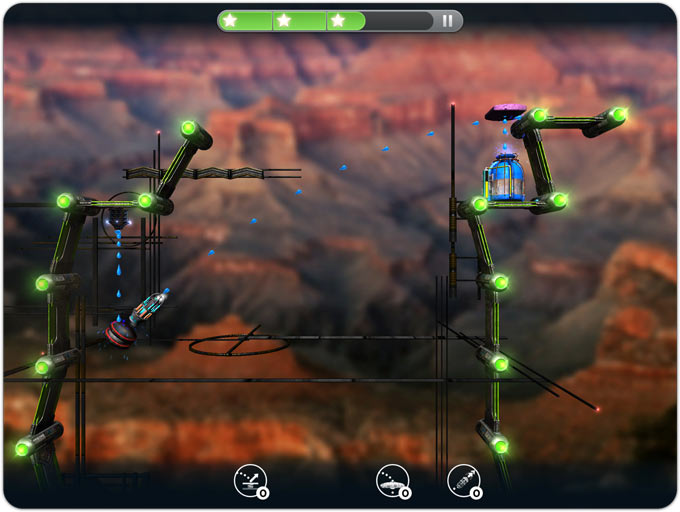This screenshot has height=512, width=680.
Task: Pause the game
Action: coord(447,20)
